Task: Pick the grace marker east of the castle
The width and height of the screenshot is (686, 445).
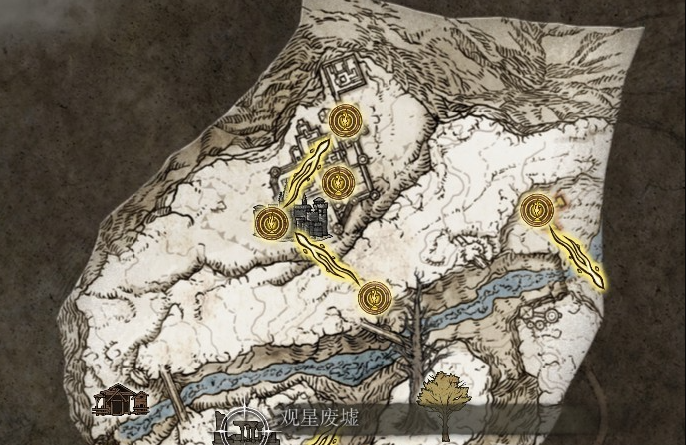Action: pyautogui.click(x=537, y=210)
